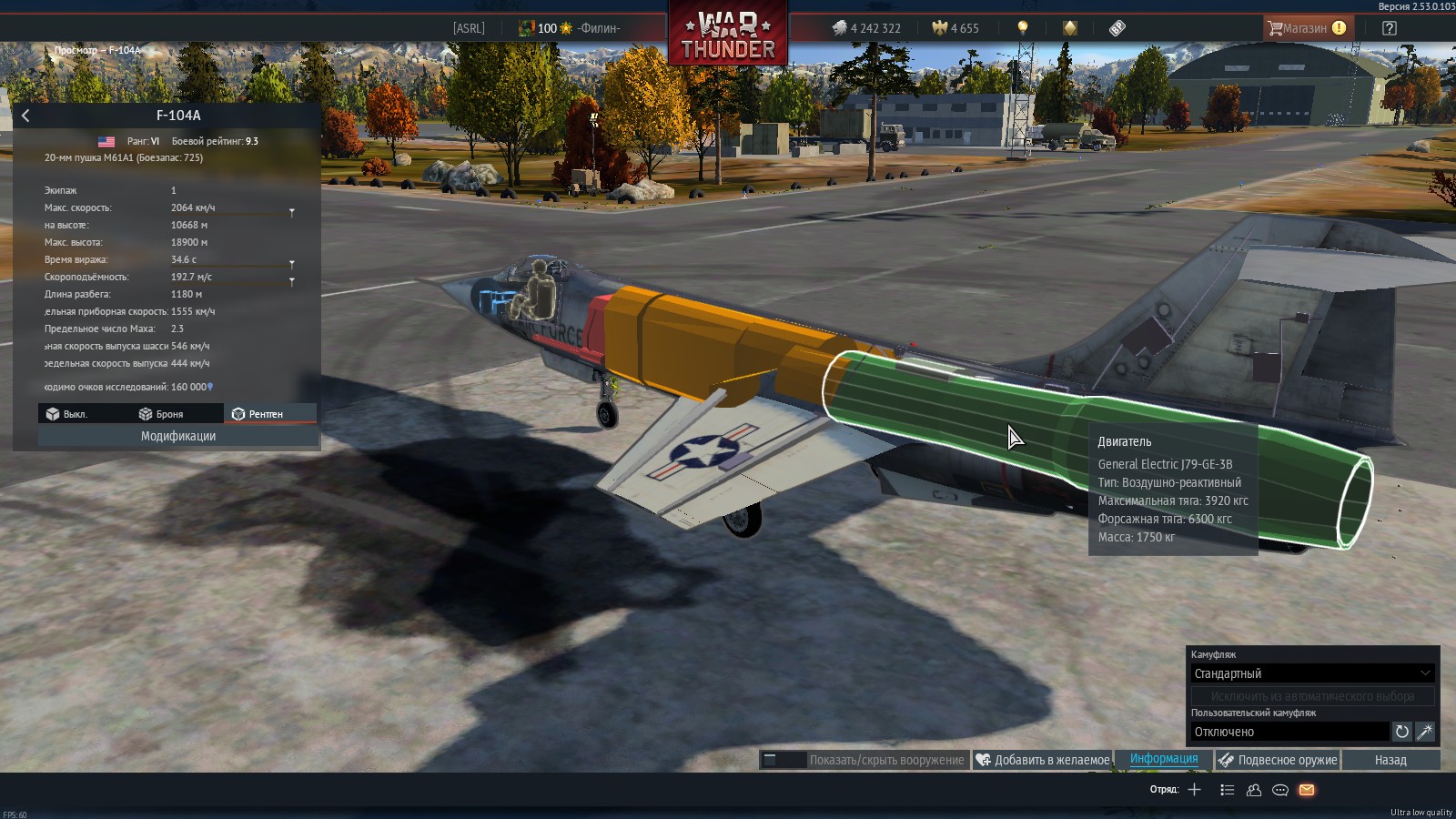The image size is (1456, 819).
Task: Open the Модификации panel
Action: 178,437
